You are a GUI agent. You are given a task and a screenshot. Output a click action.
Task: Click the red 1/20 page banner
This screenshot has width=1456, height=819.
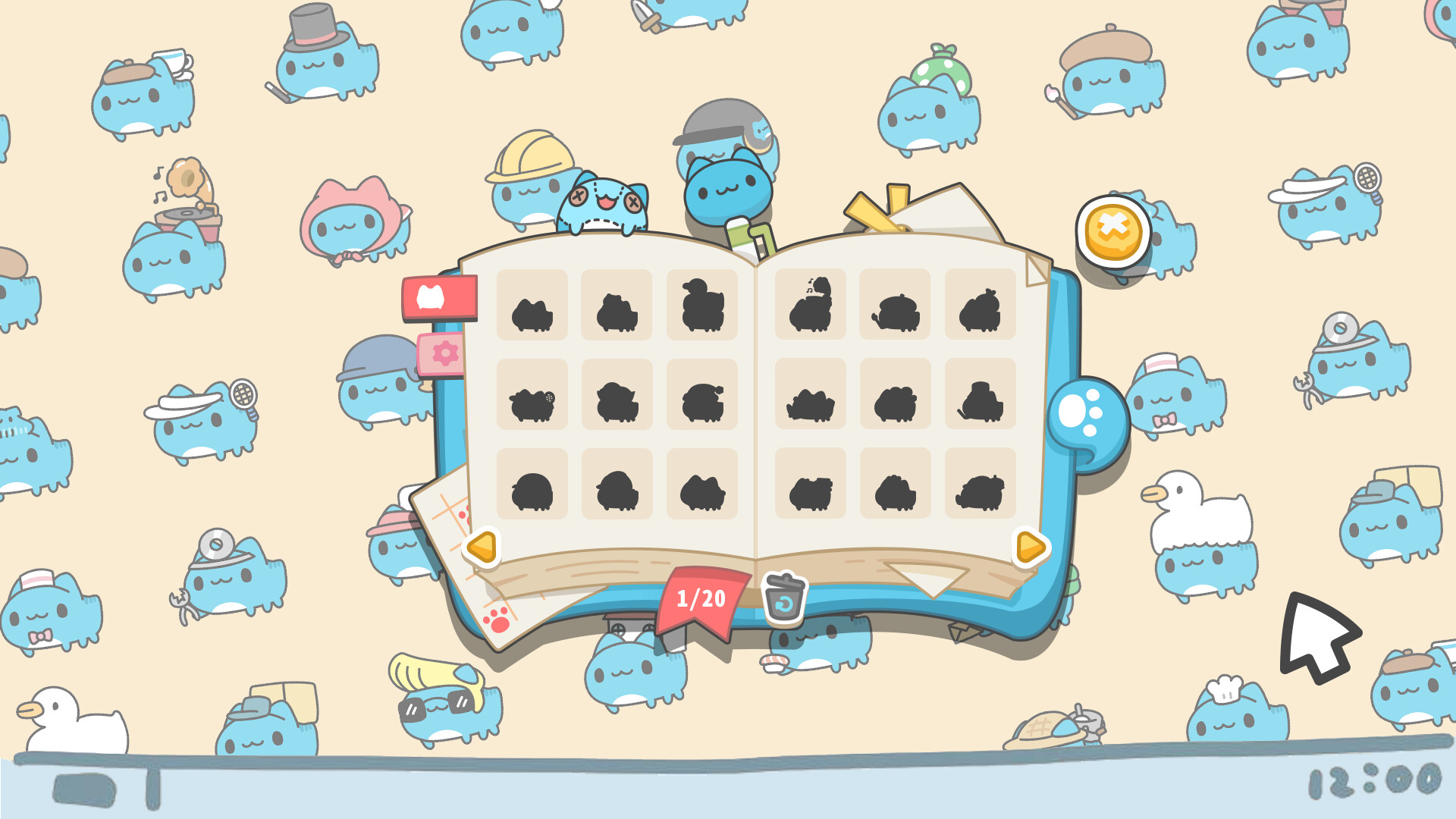pyautogui.click(x=698, y=598)
